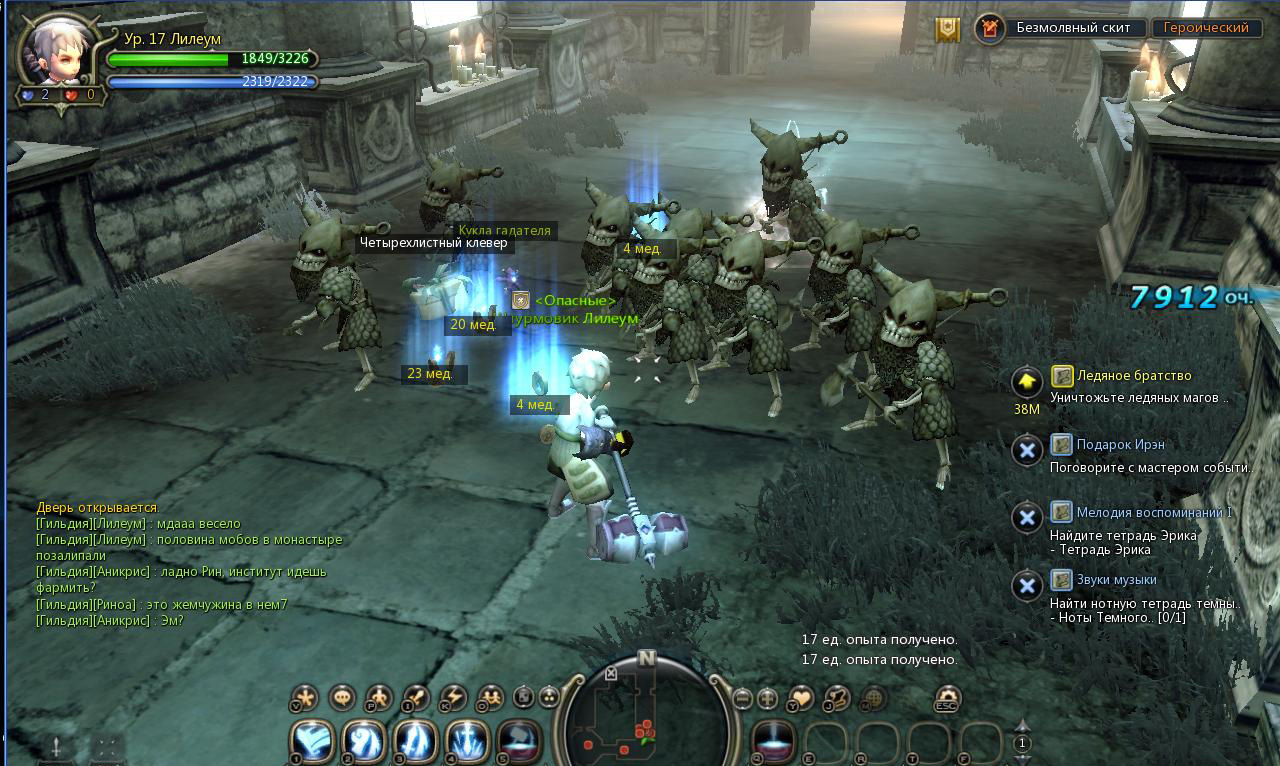Cast the skill in hotbar slot 3
The image size is (1280, 766).
(416, 741)
